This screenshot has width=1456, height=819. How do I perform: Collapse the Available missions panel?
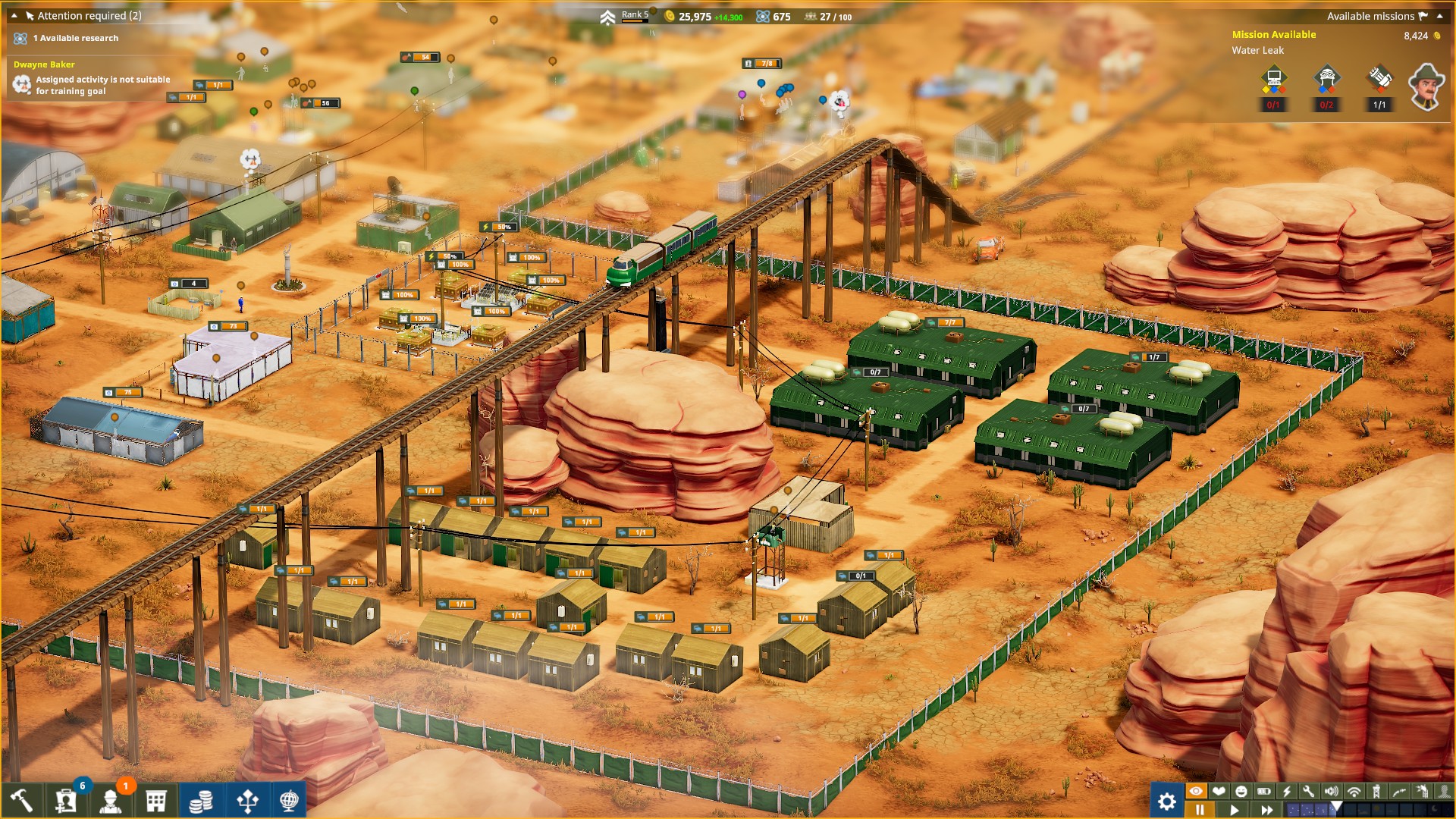pos(1440,15)
